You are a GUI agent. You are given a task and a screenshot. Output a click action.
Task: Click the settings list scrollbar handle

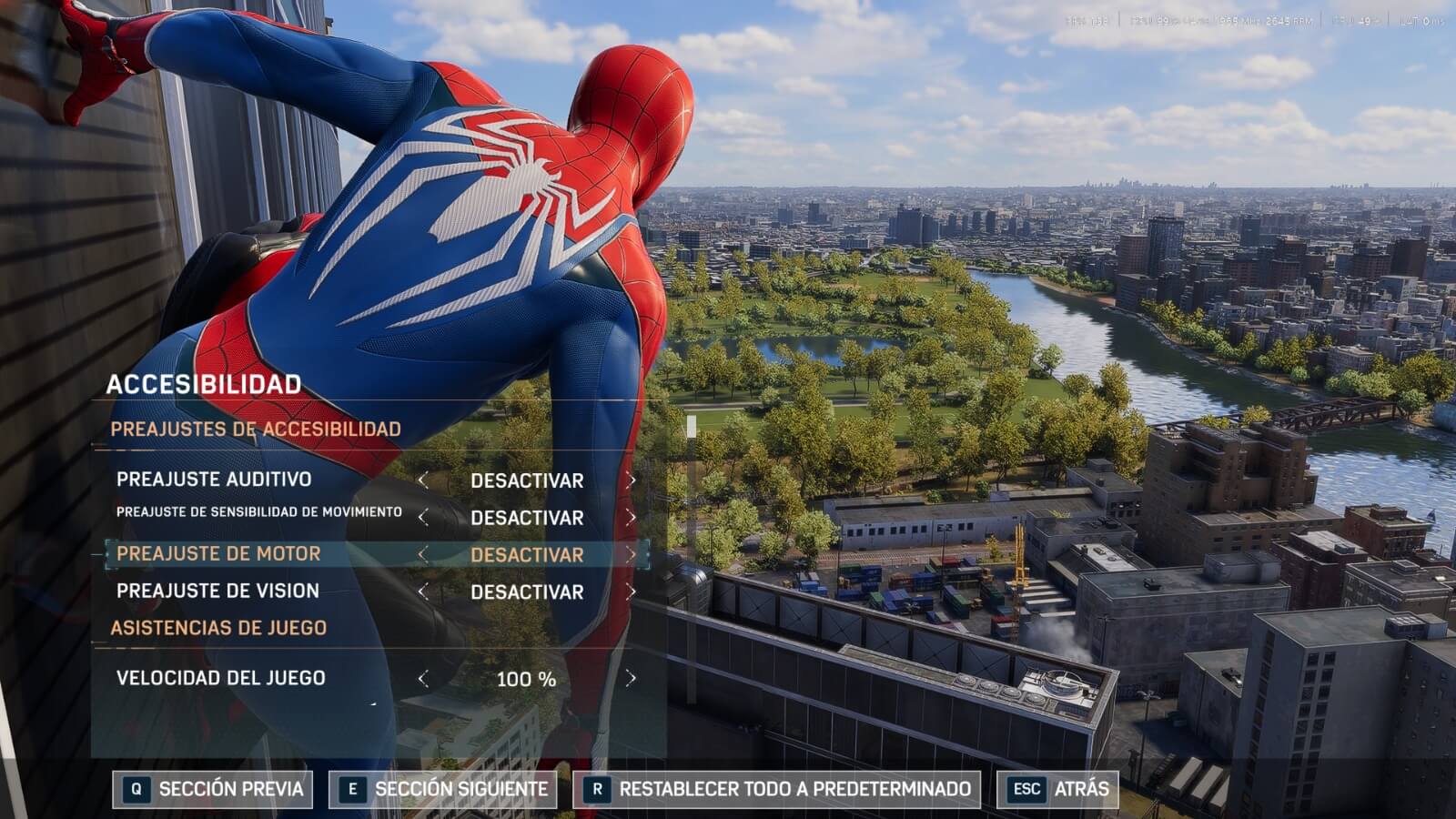[x=692, y=426]
